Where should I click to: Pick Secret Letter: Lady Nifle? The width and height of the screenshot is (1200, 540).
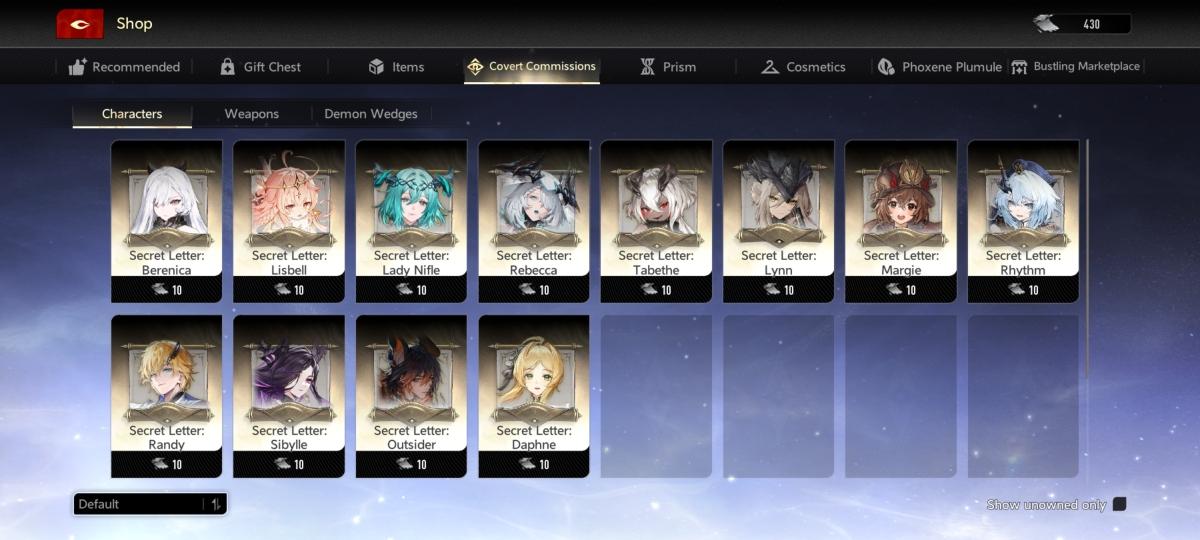[x=411, y=220]
